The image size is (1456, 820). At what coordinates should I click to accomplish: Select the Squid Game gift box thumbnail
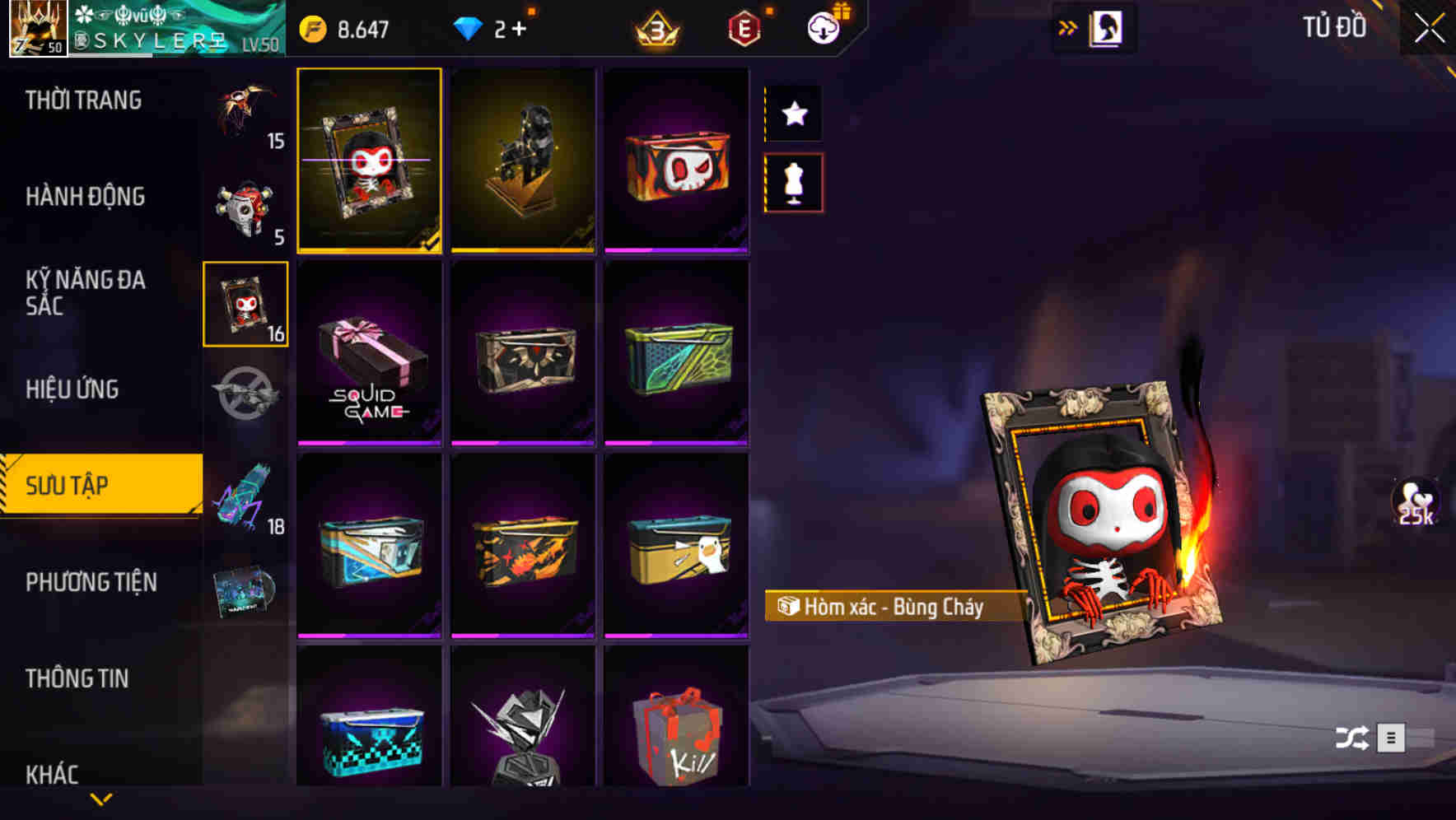[369, 354]
